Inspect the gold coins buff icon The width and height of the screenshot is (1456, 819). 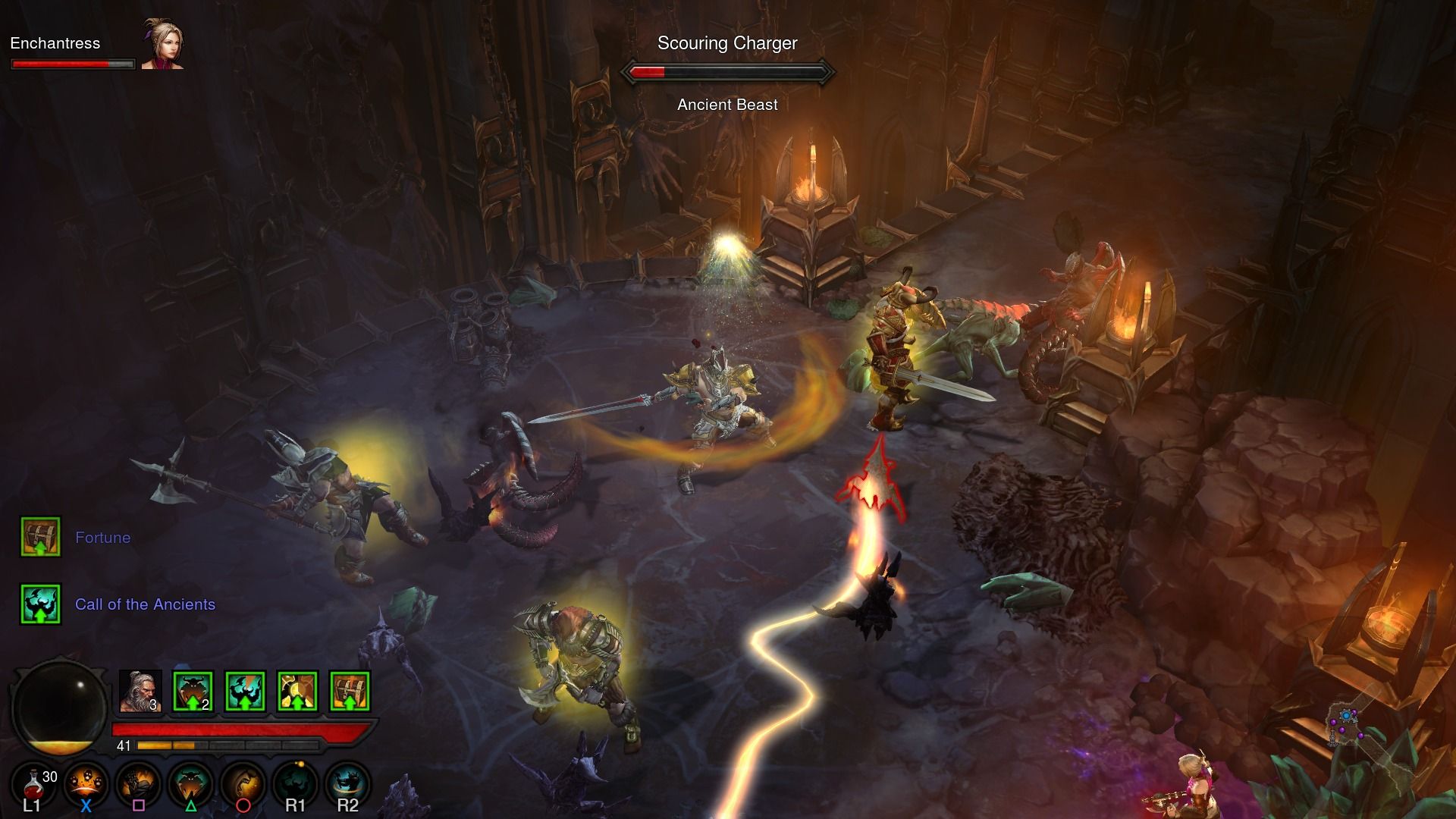297,692
